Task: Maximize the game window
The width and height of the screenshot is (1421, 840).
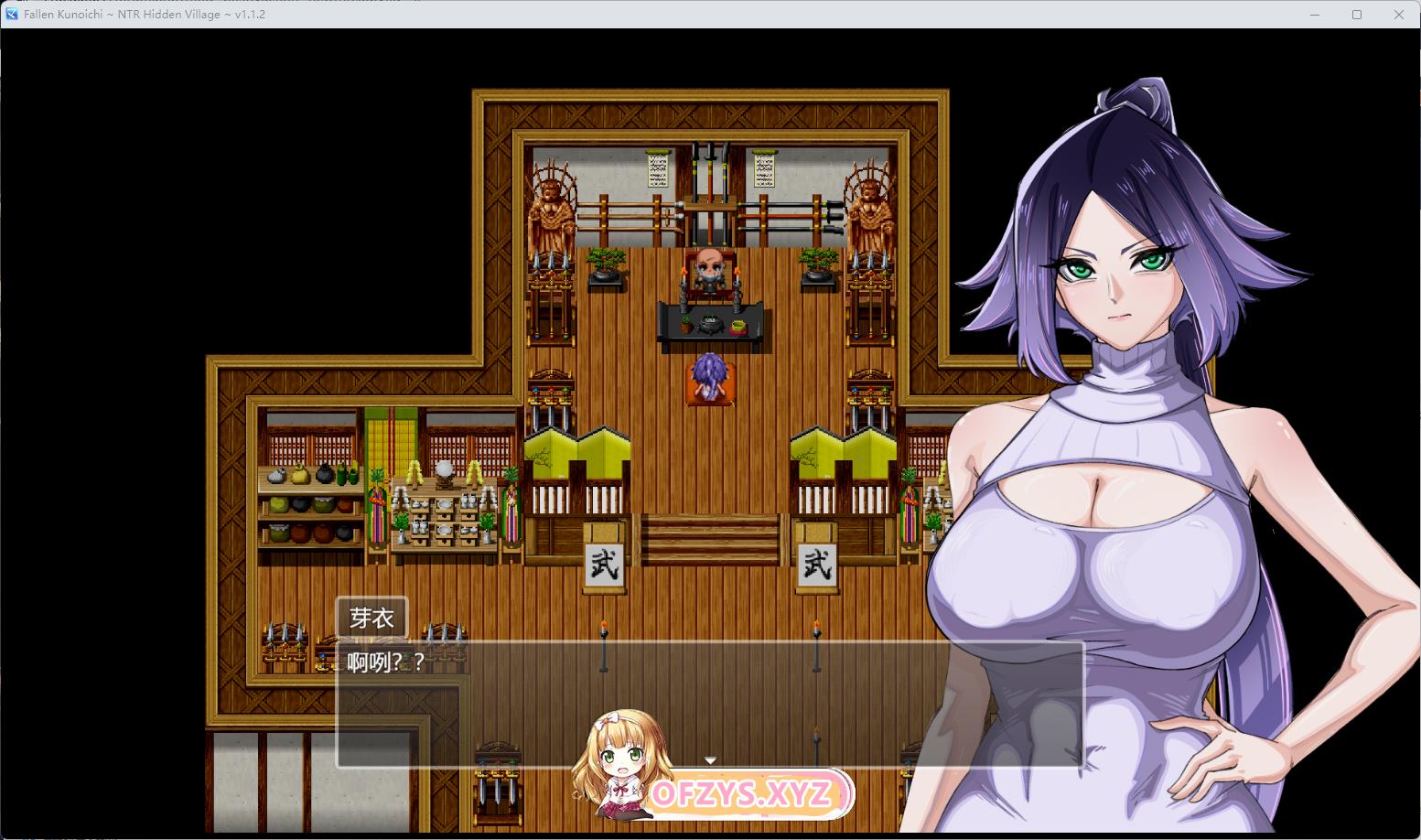Action: point(1357,15)
